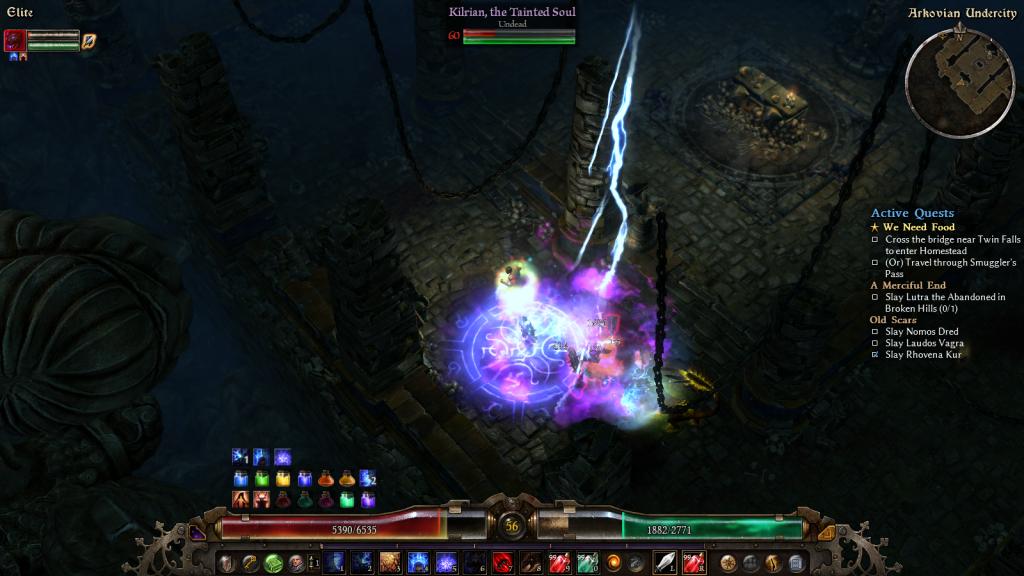Select the Old Scars quest entry
The height and width of the screenshot is (576, 1024).
[x=893, y=320]
